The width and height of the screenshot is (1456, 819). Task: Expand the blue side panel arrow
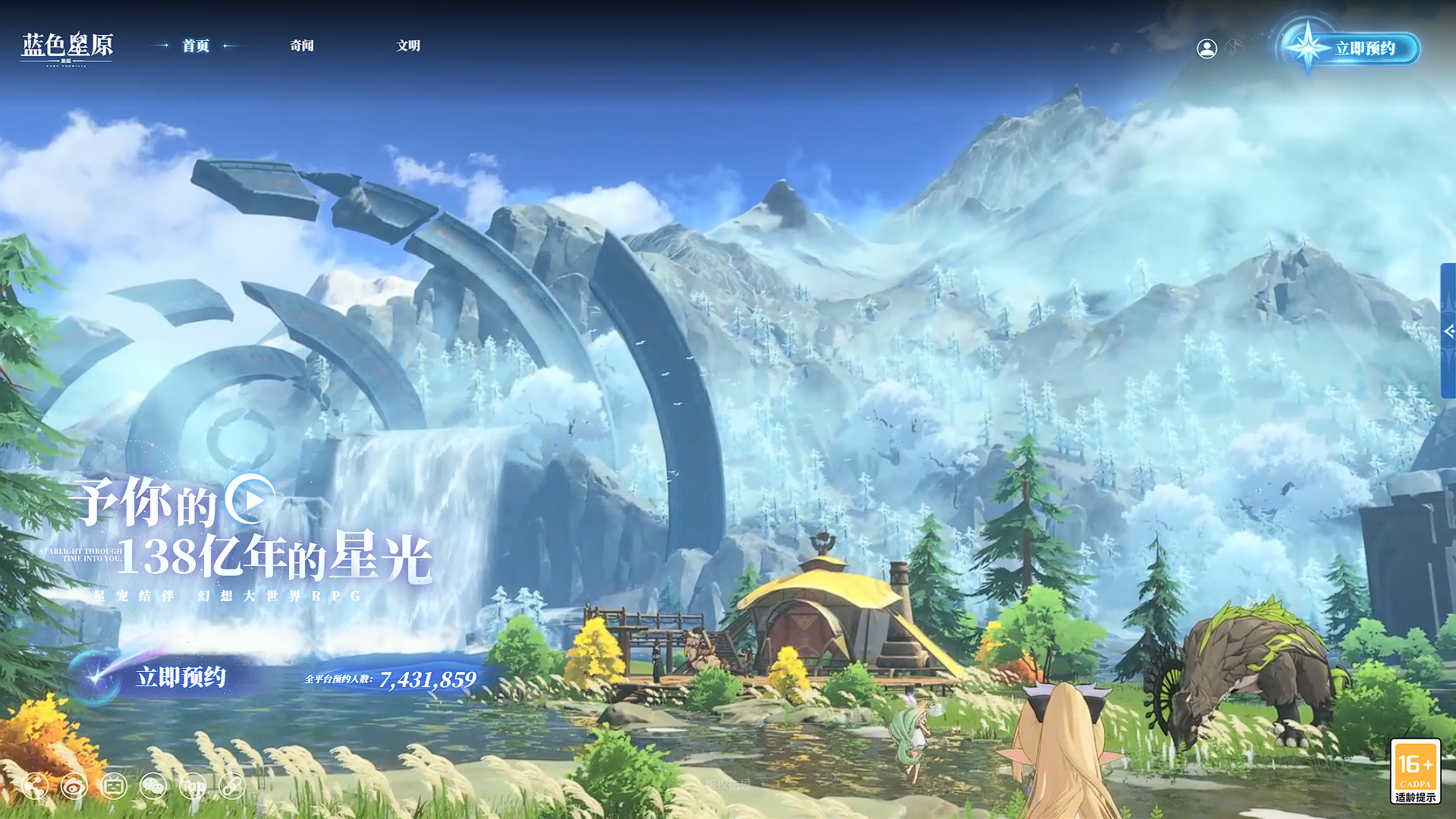[1448, 331]
